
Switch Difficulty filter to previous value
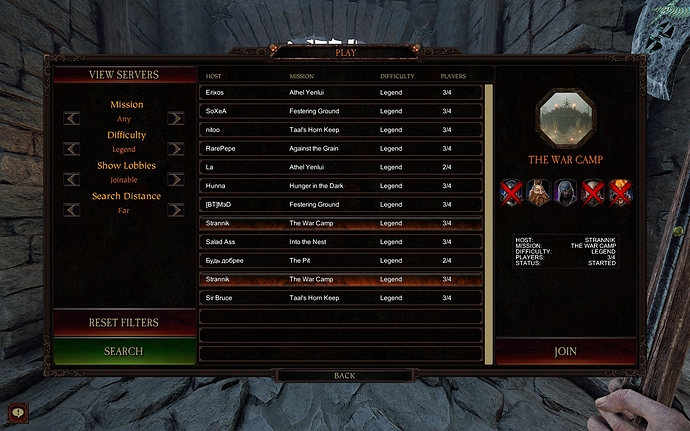[x=72, y=149]
